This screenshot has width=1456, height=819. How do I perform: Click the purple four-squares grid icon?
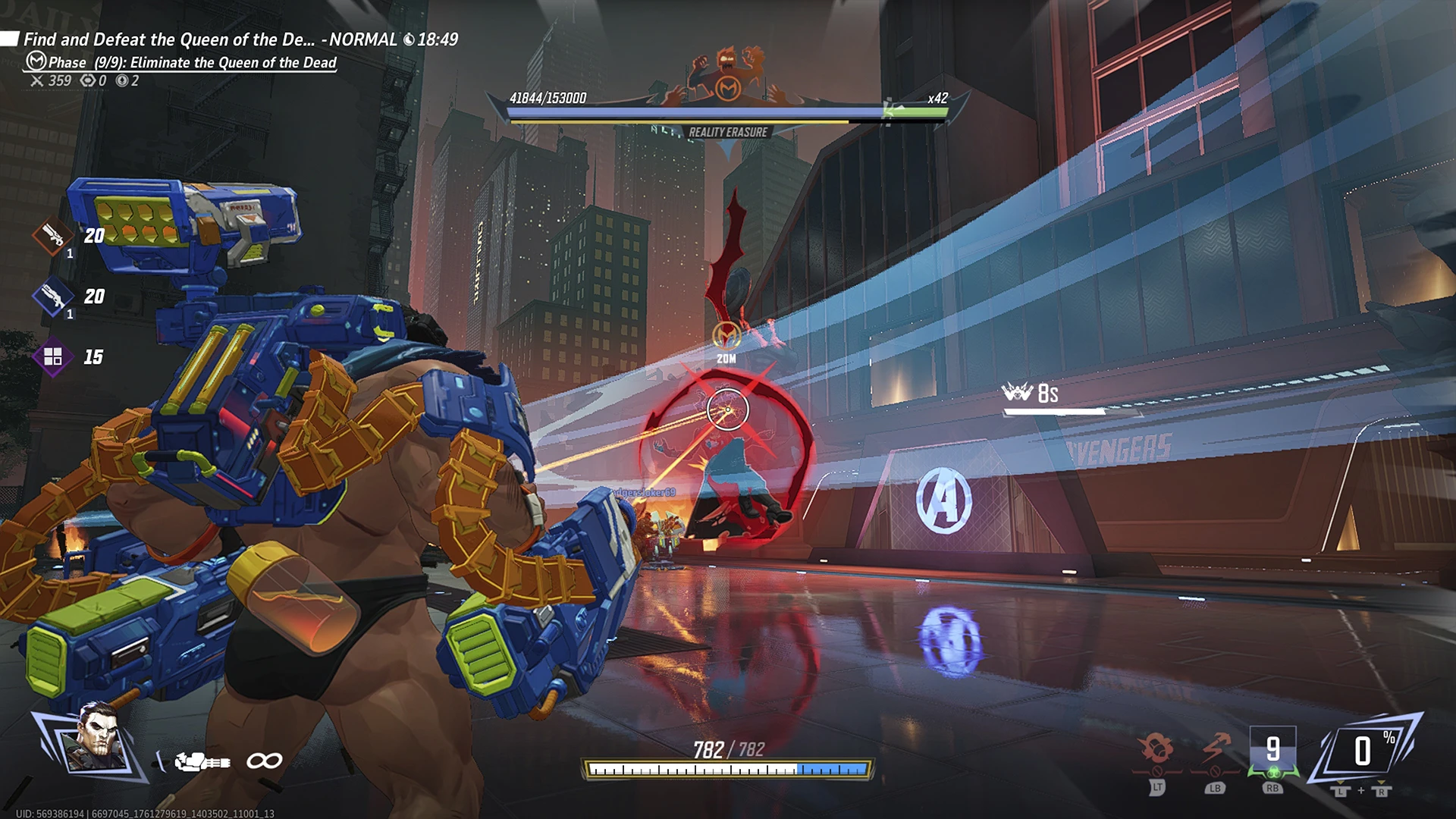52,356
